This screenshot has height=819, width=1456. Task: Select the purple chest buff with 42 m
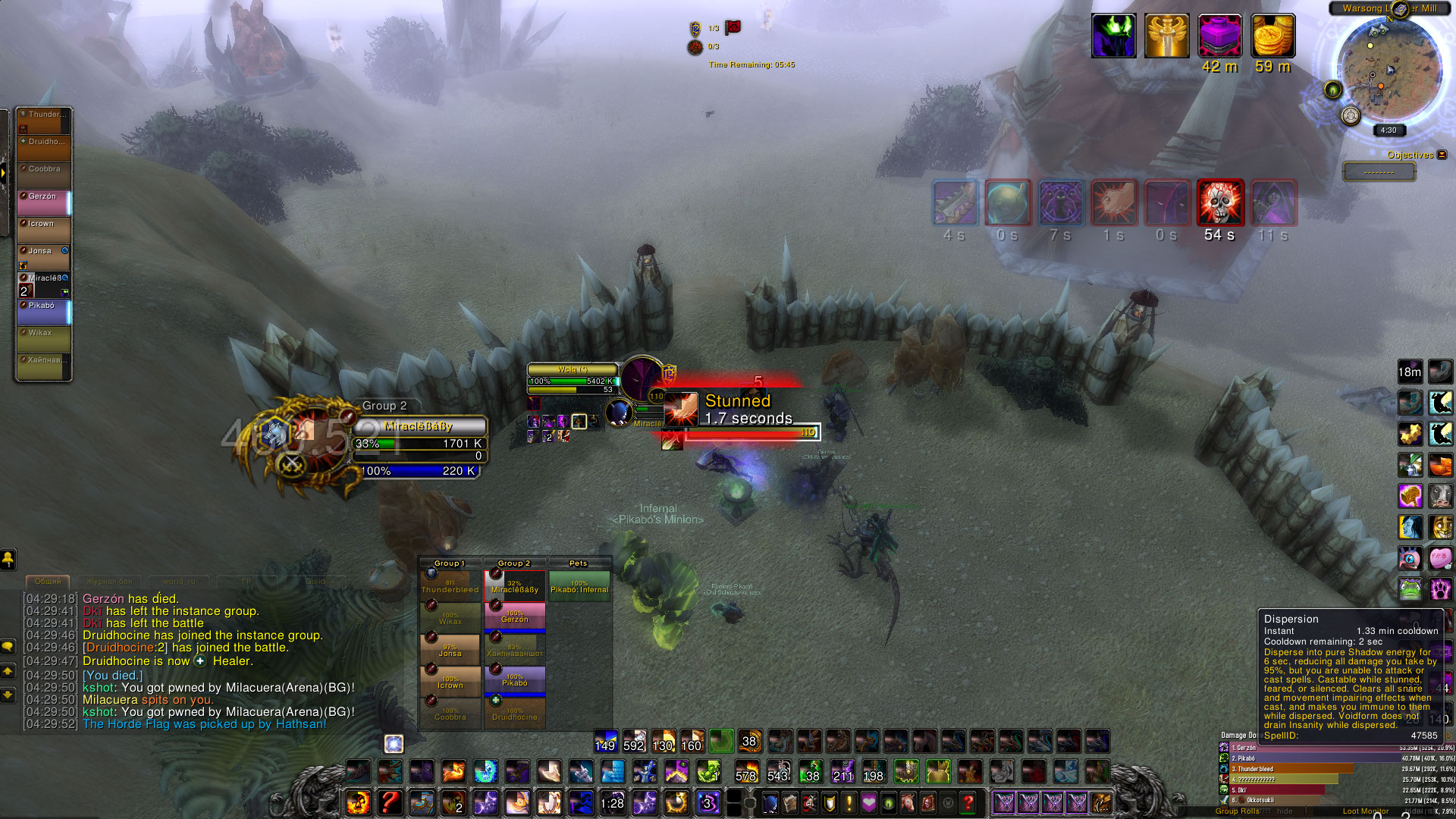(x=1219, y=36)
